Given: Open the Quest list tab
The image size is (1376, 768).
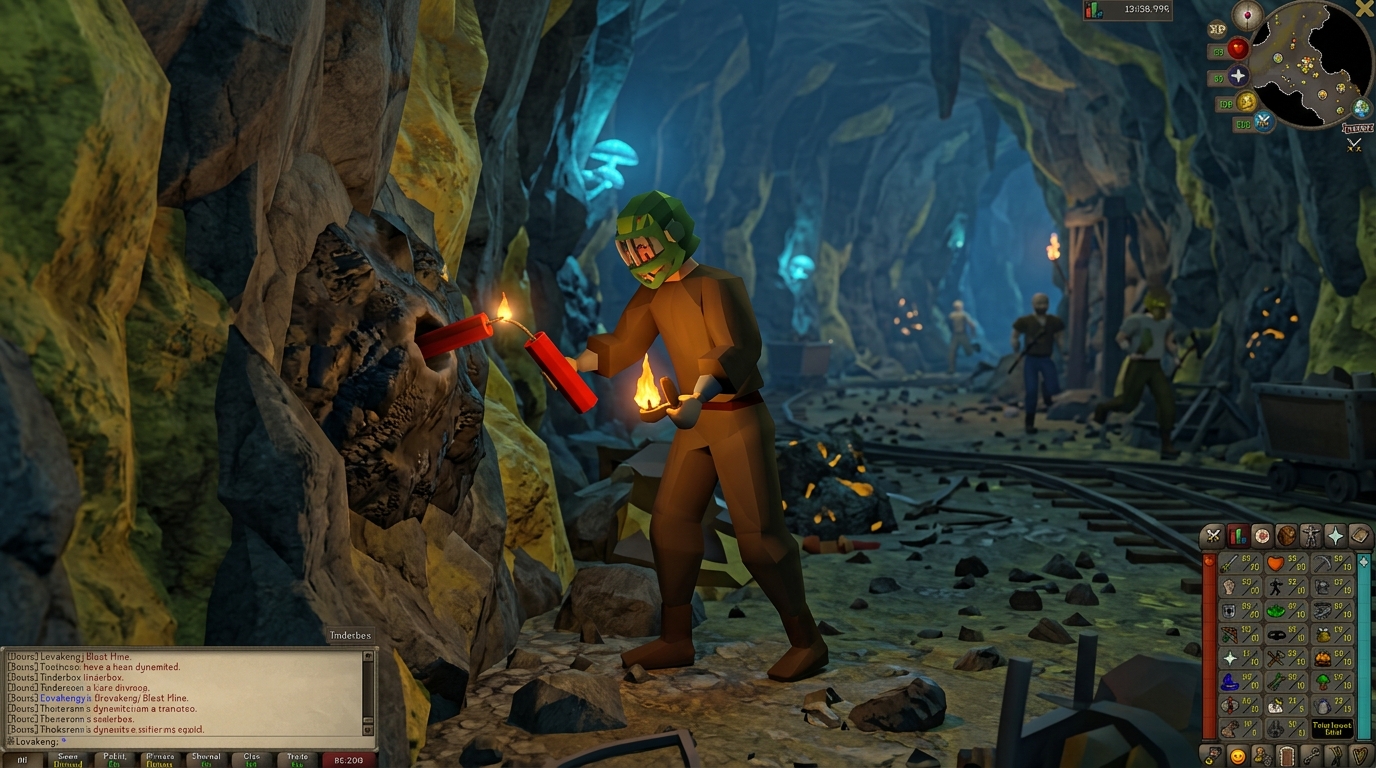Looking at the screenshot, I should pos(1263,535).
